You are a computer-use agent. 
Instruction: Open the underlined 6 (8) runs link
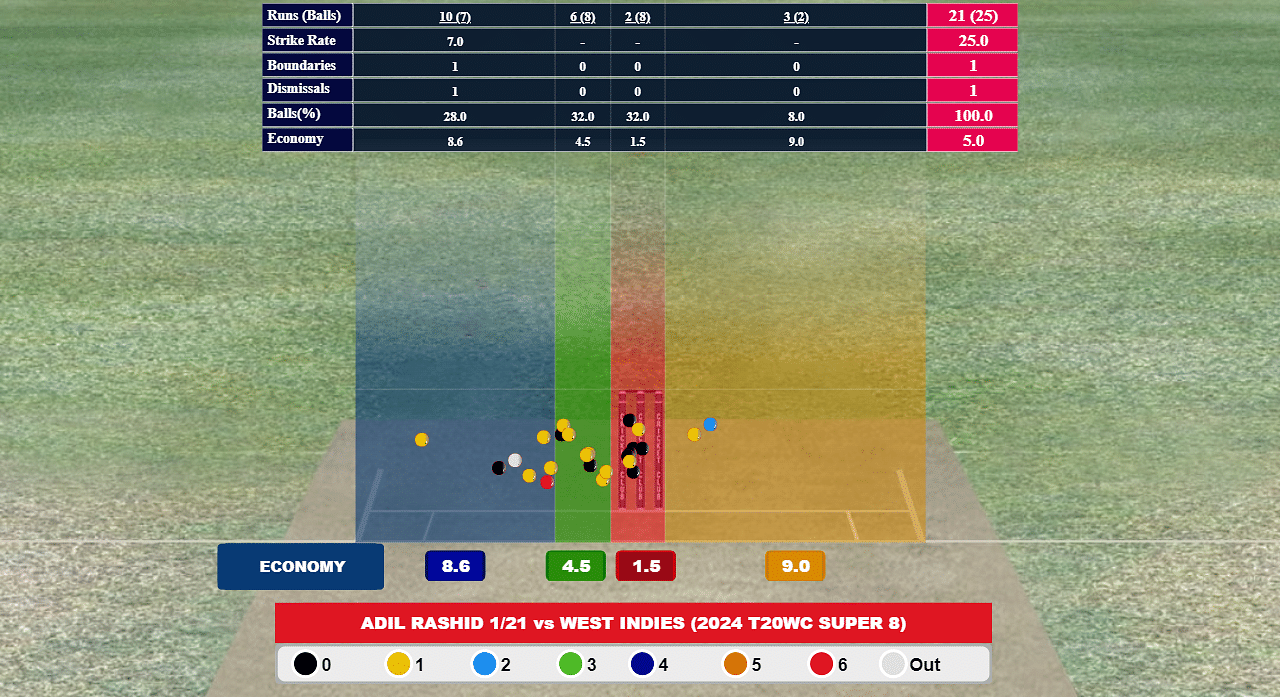tap(582, 17)
